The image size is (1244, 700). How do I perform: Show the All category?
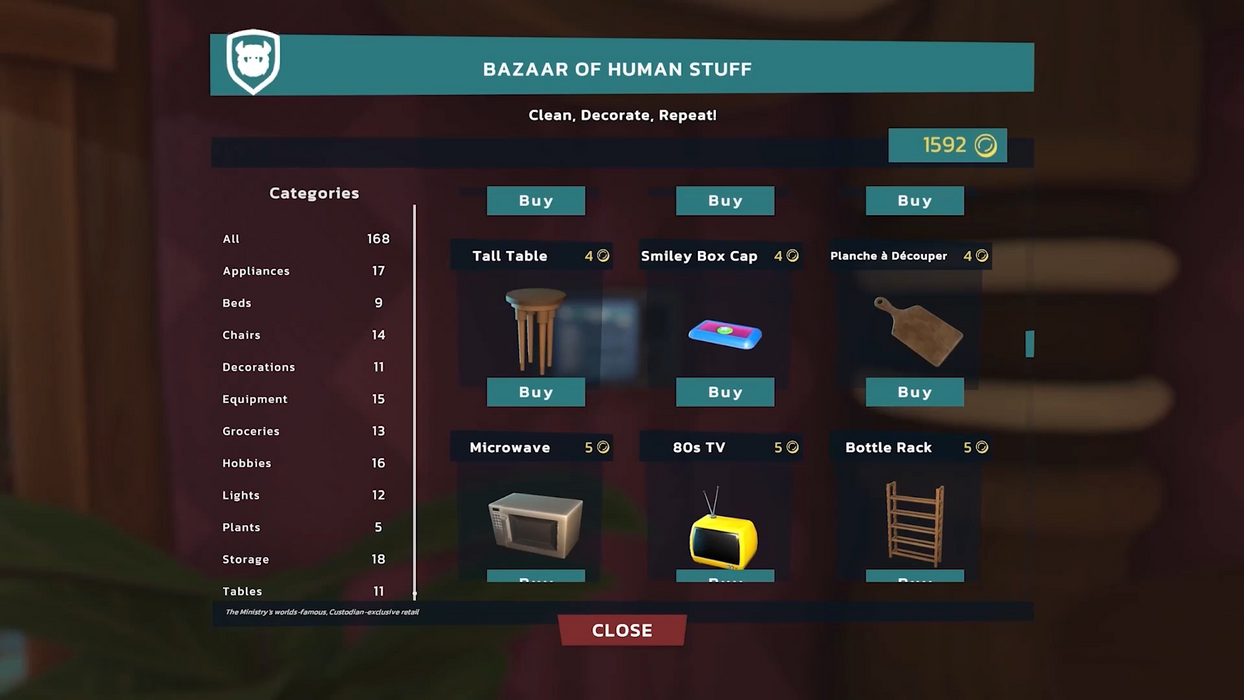point(232,239)
